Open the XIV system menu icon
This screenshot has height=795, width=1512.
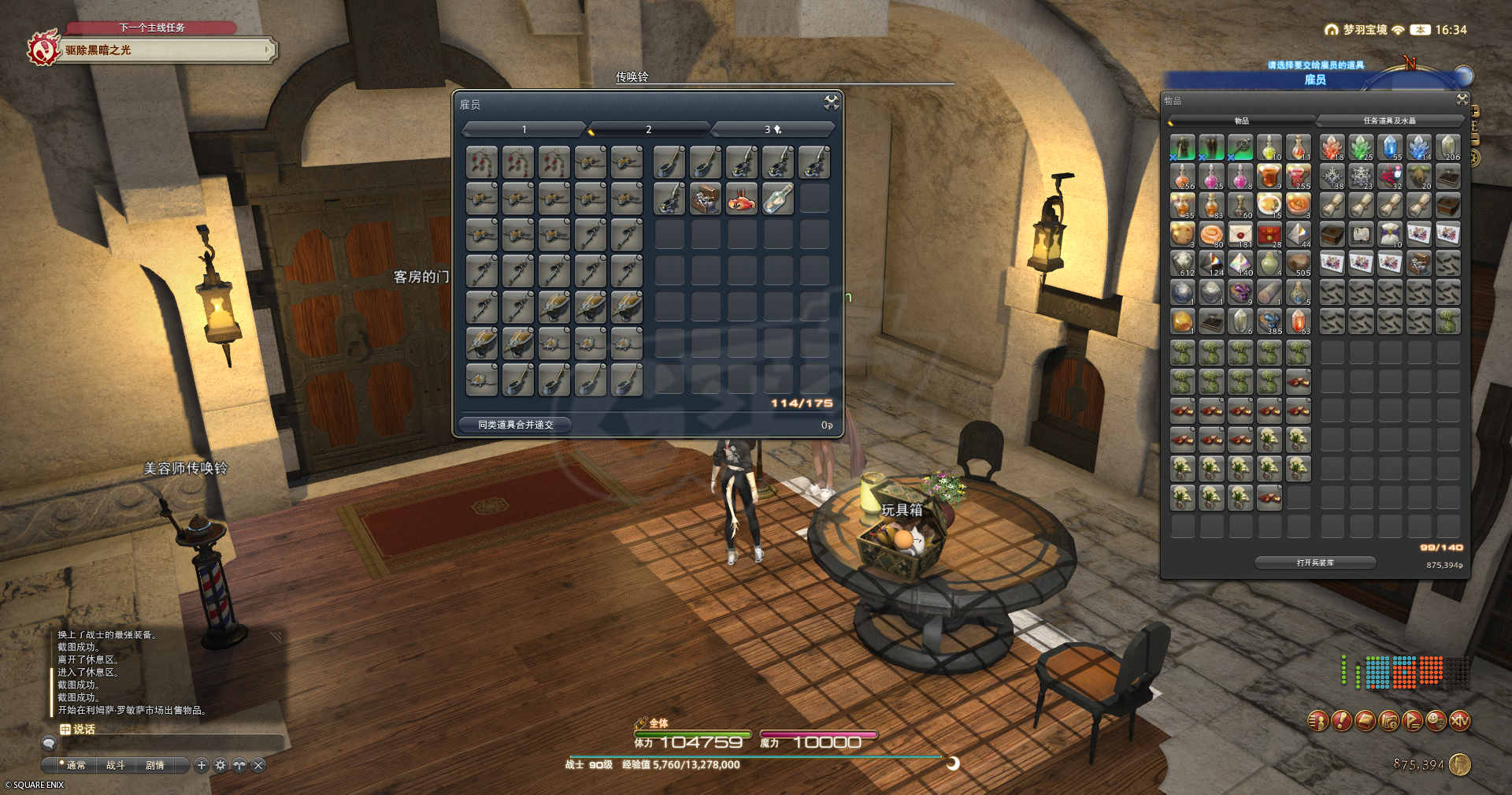(x=1460, y=721)
